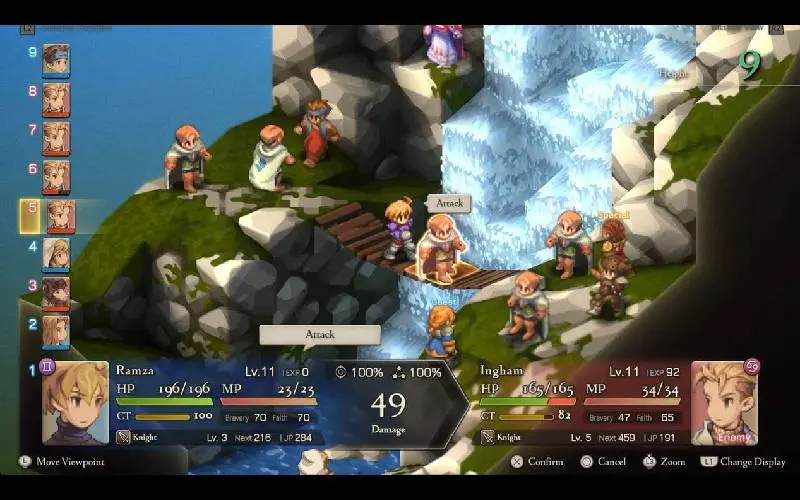
Task: Select turn order portrait number 4
Action: (x=56, y=254)
